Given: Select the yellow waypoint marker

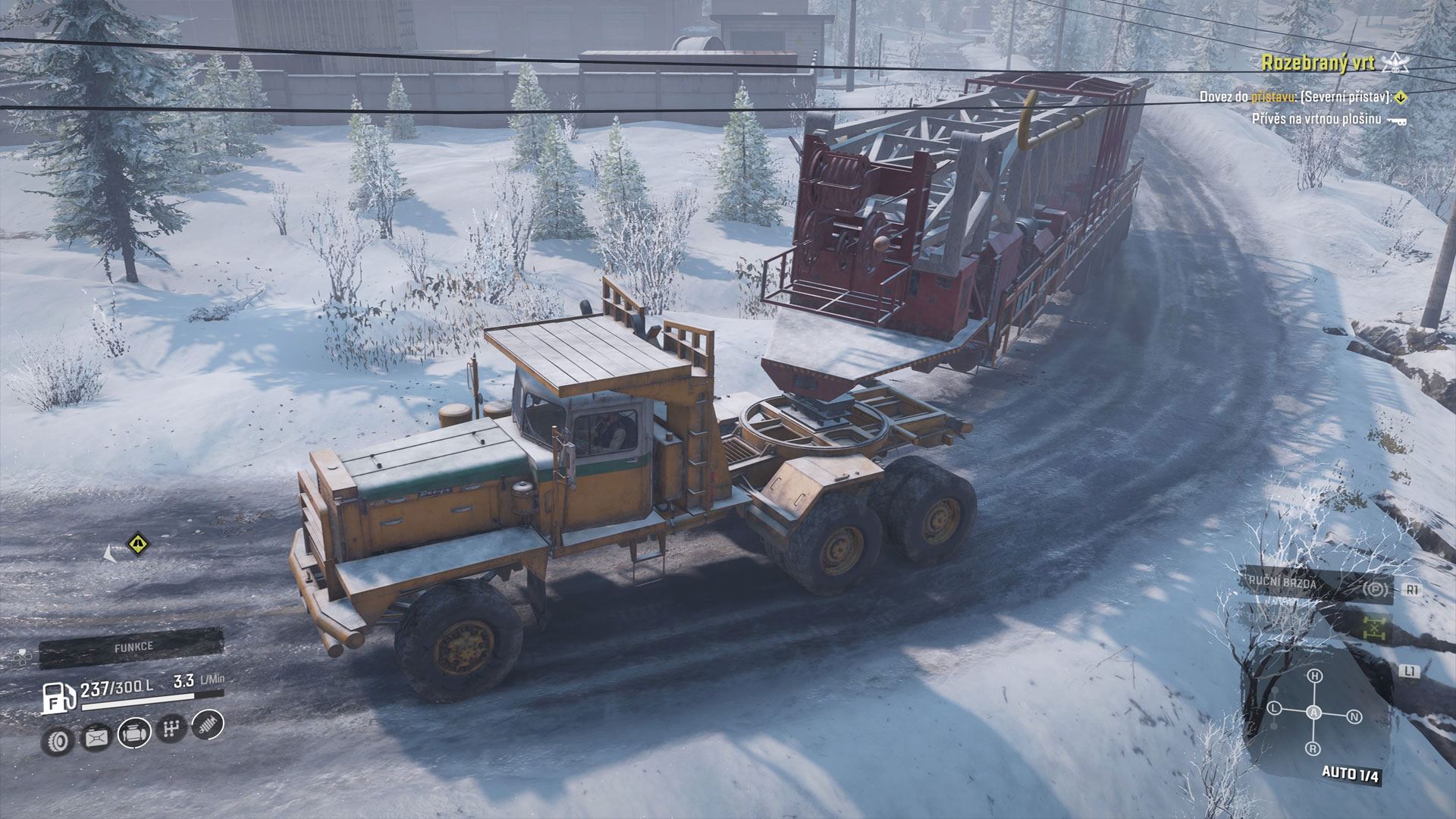Looking at the screenshot, I should pos(136,542).
